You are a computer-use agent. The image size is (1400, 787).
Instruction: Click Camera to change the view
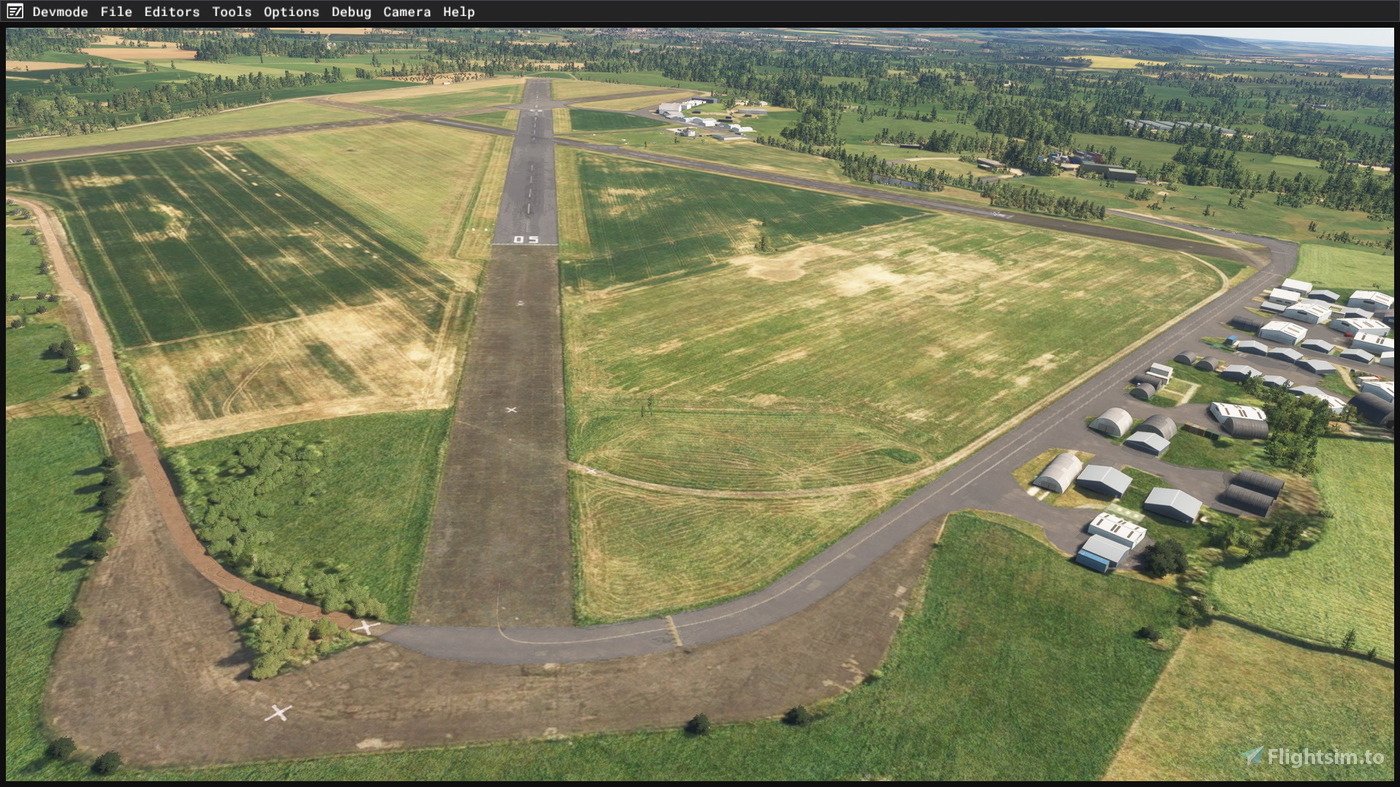pyautogui.click(x=407, y=12)
